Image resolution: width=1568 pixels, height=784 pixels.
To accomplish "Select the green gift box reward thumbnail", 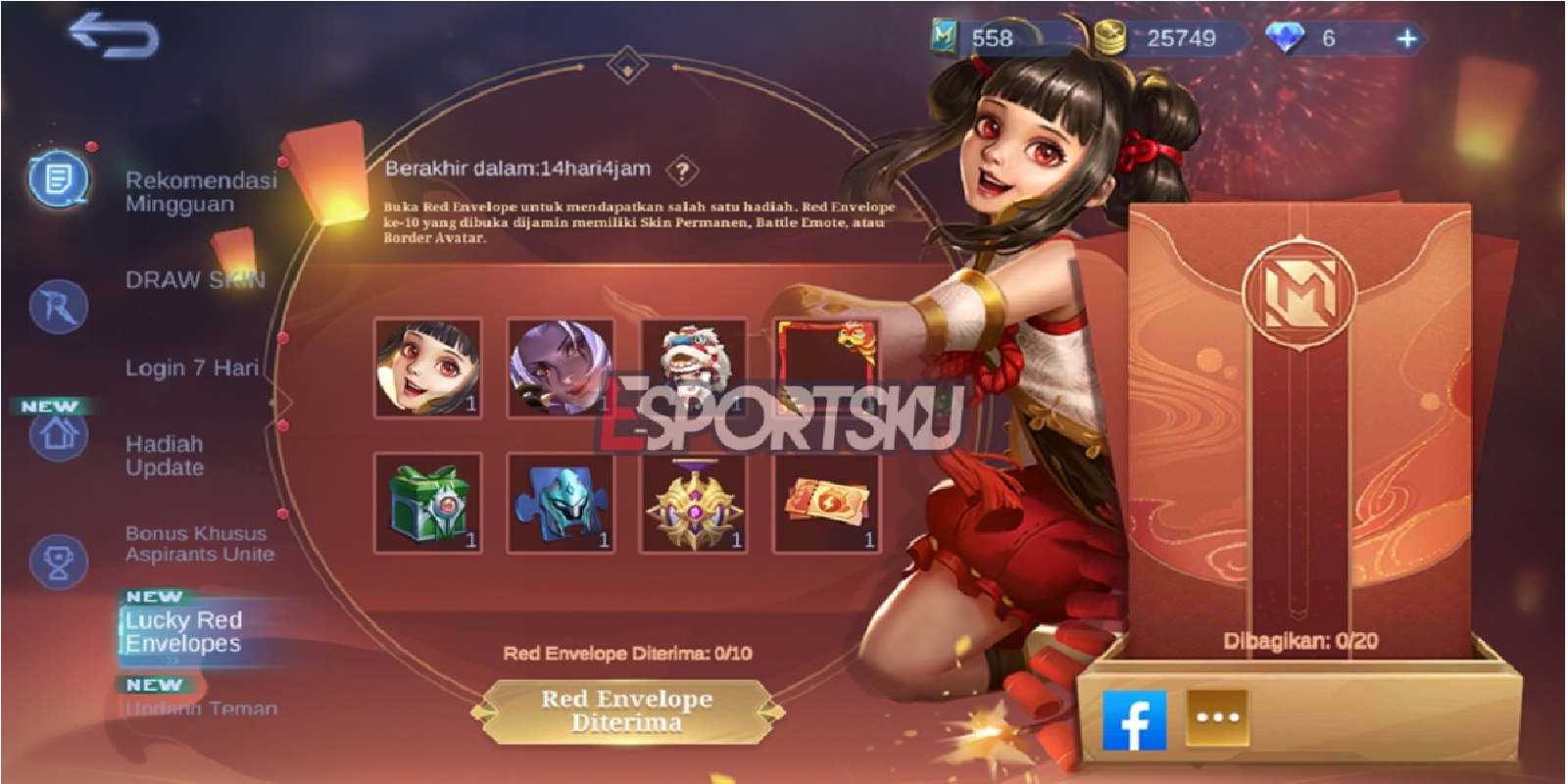I will pyautogui.click(x=428, y=505).
